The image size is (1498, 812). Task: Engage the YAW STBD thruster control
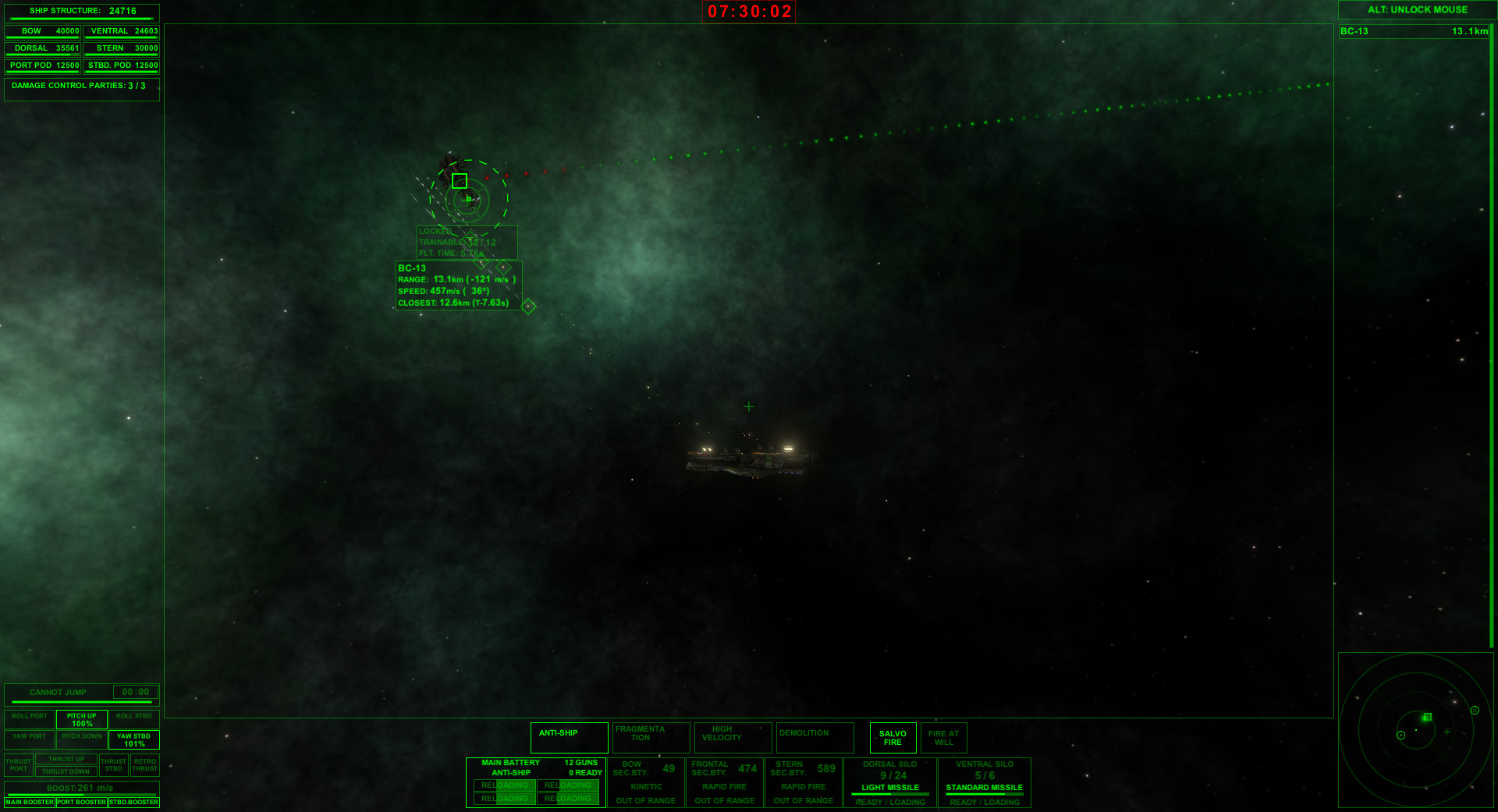tap(133, 738)
